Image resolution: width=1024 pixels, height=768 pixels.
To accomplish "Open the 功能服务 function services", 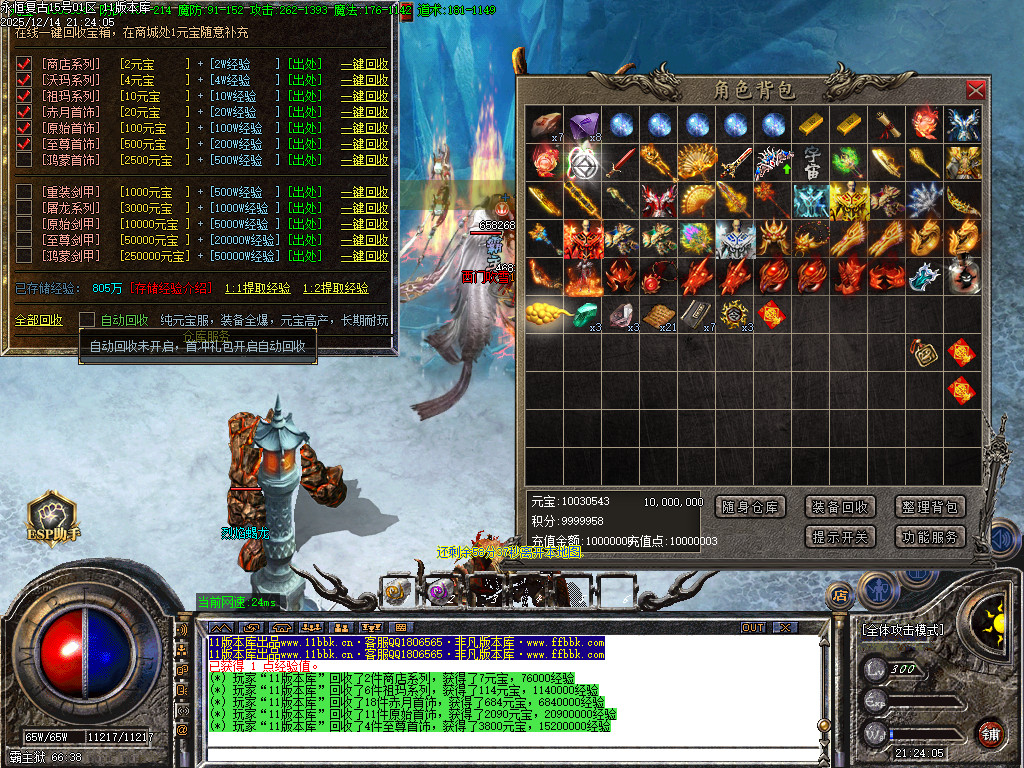I will 929,537.
